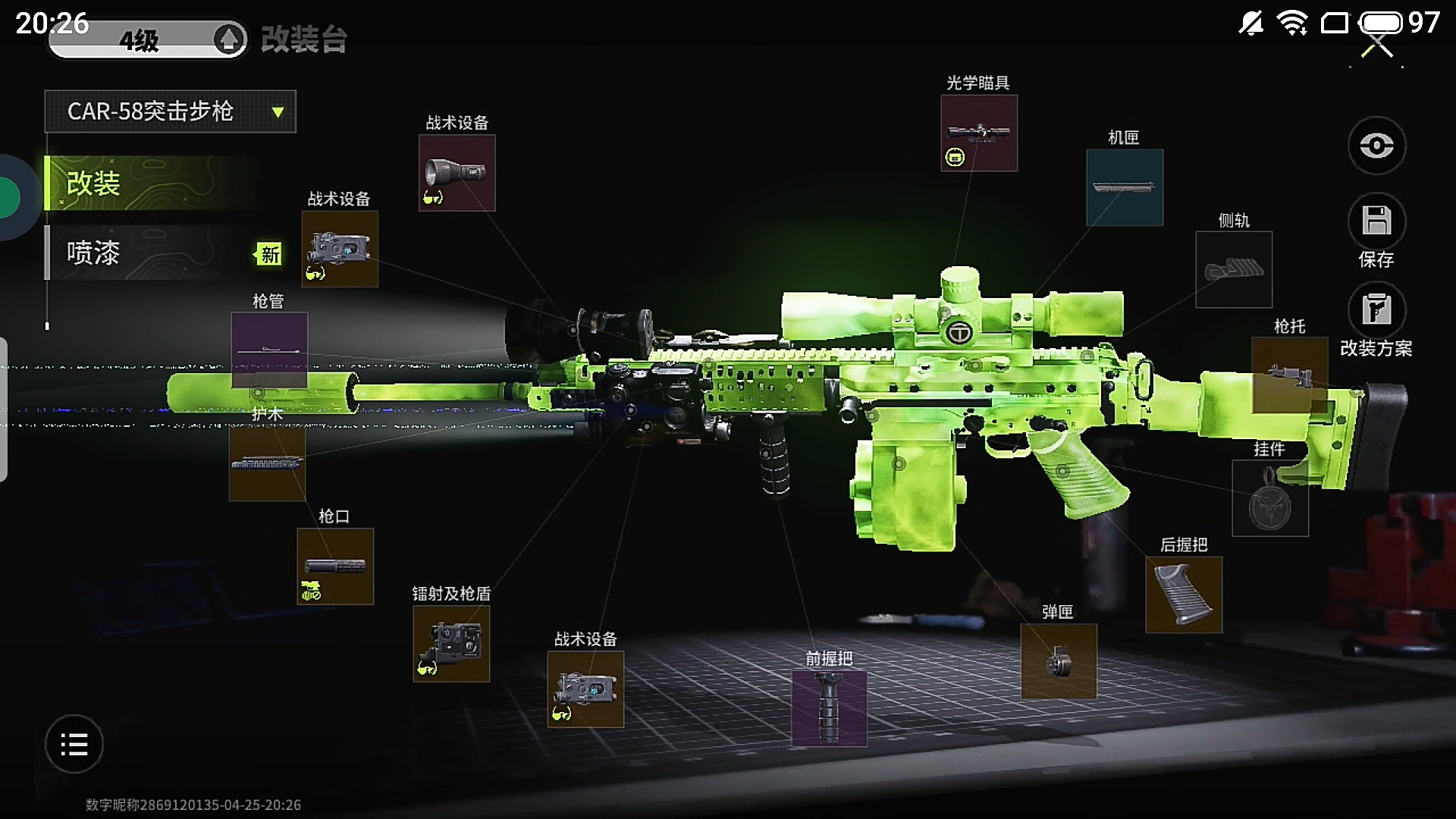Choose the 枪管 barrel slot
The width and height of the screenshot is (1456, 819).
(x=268, y=350)
